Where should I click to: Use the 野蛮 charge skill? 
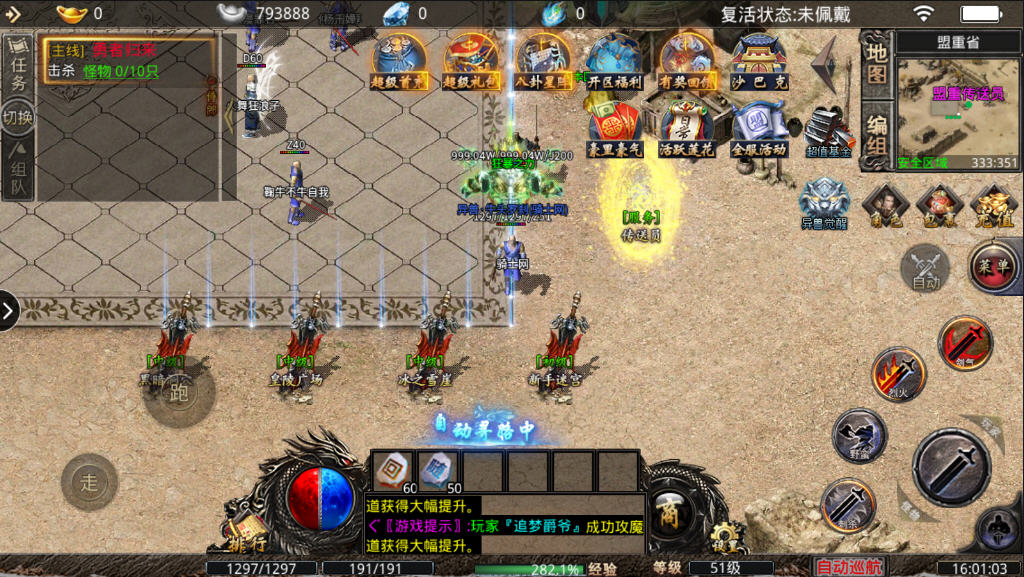(859, 435)
